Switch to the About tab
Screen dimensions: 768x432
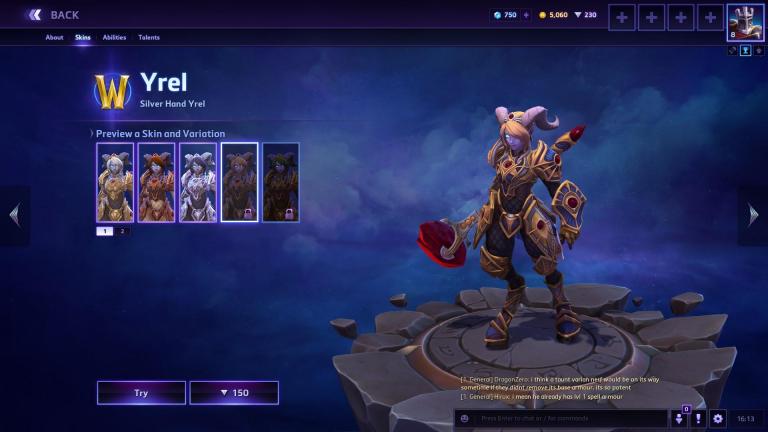tap(54, 38)
